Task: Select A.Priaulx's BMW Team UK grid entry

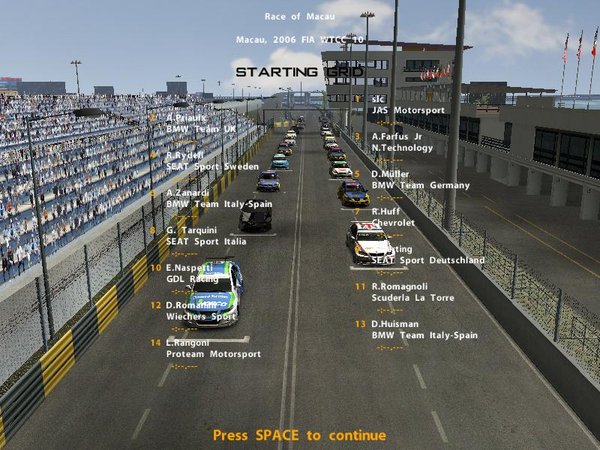Action: 200,124
